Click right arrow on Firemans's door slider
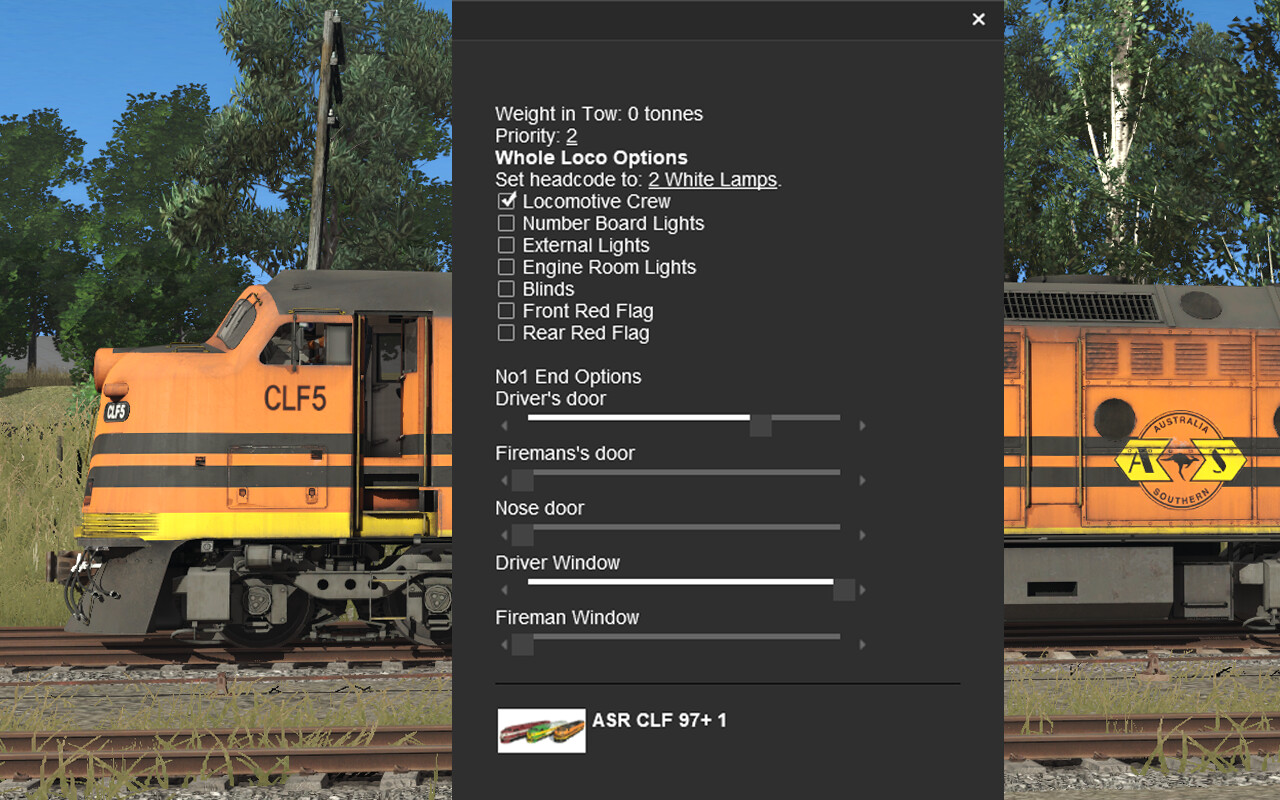 863,479
